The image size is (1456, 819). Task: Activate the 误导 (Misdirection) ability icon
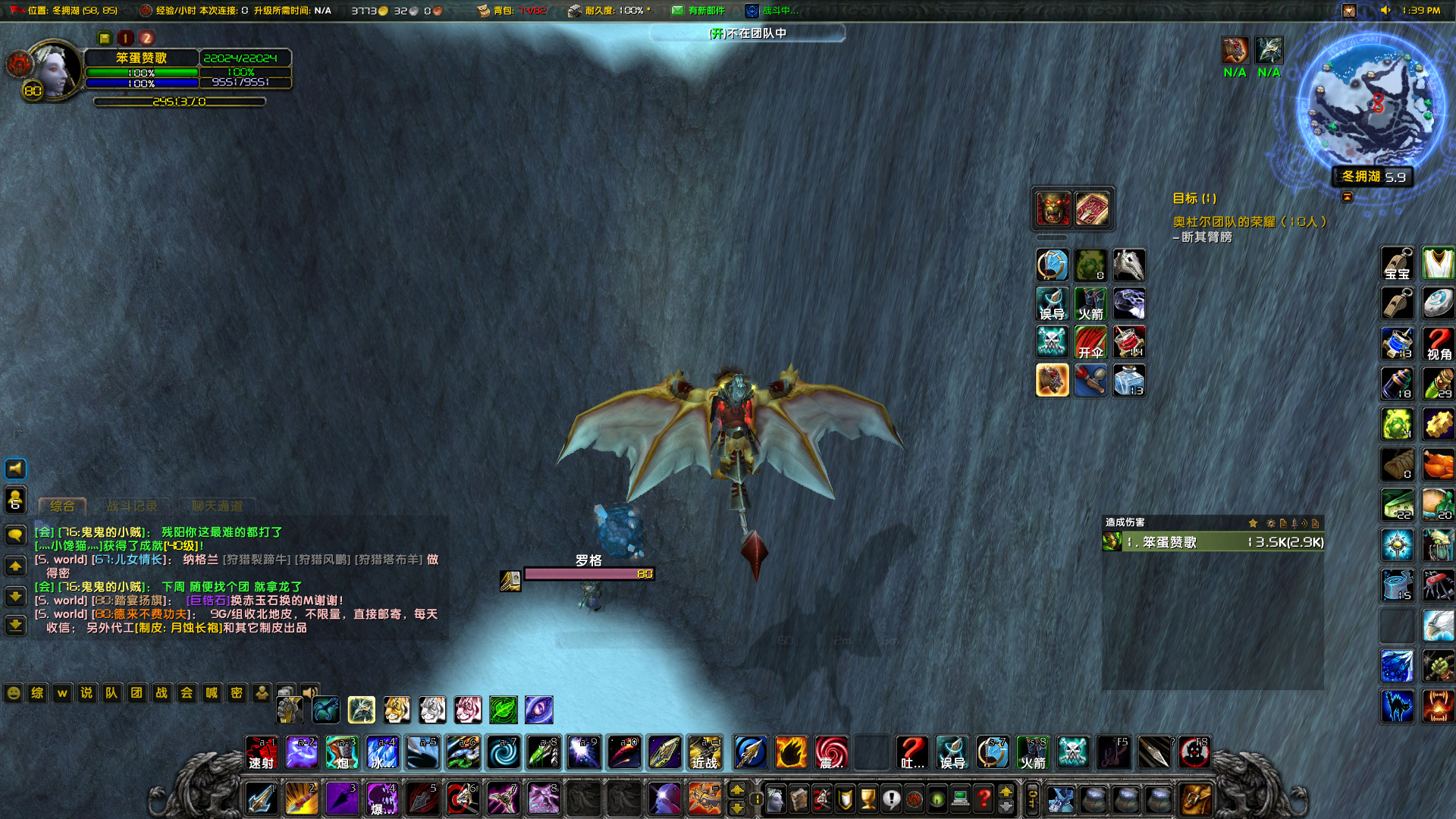coord(952,752)
